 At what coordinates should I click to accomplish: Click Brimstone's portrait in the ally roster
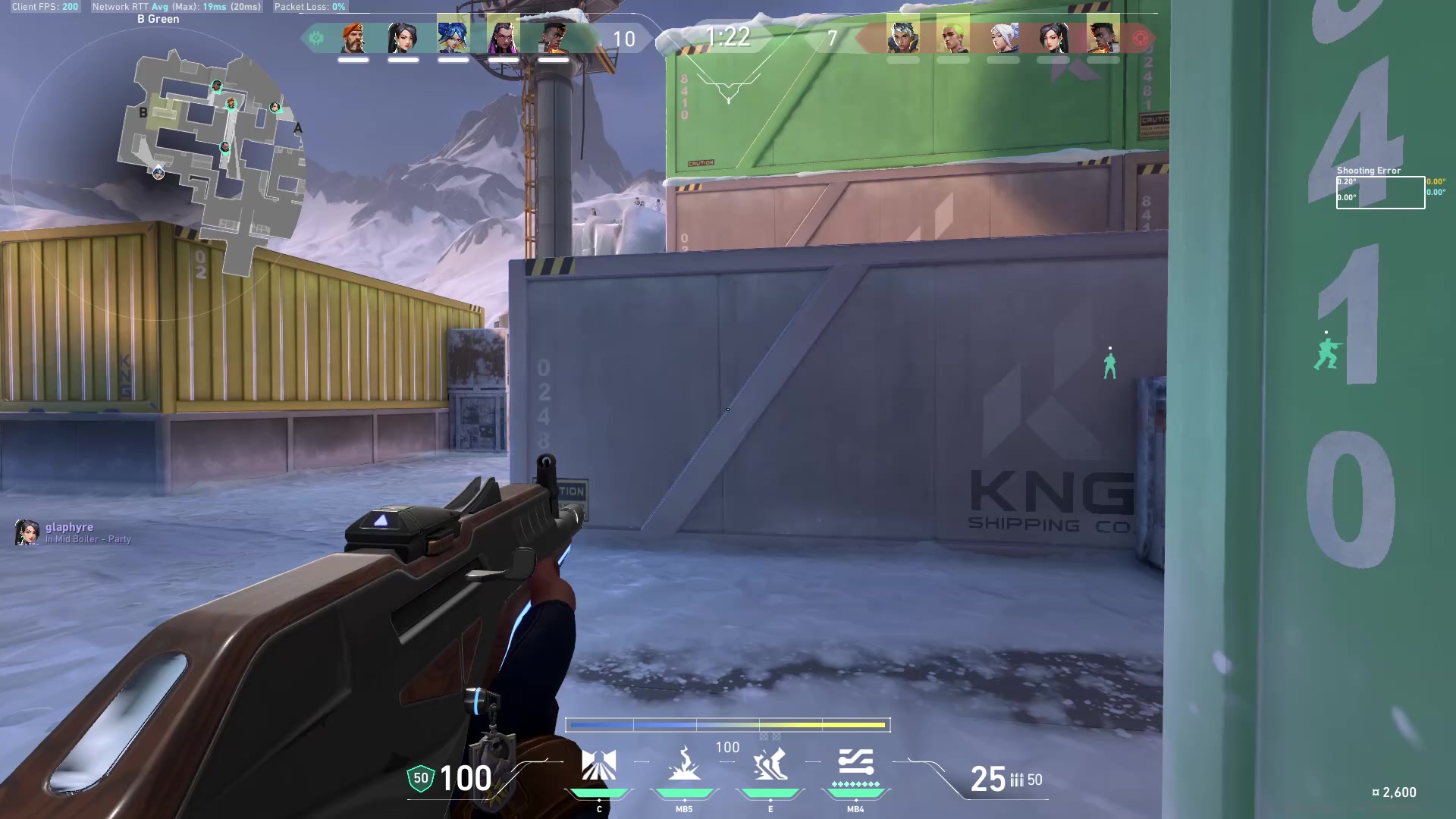click(x=353, y=39)
